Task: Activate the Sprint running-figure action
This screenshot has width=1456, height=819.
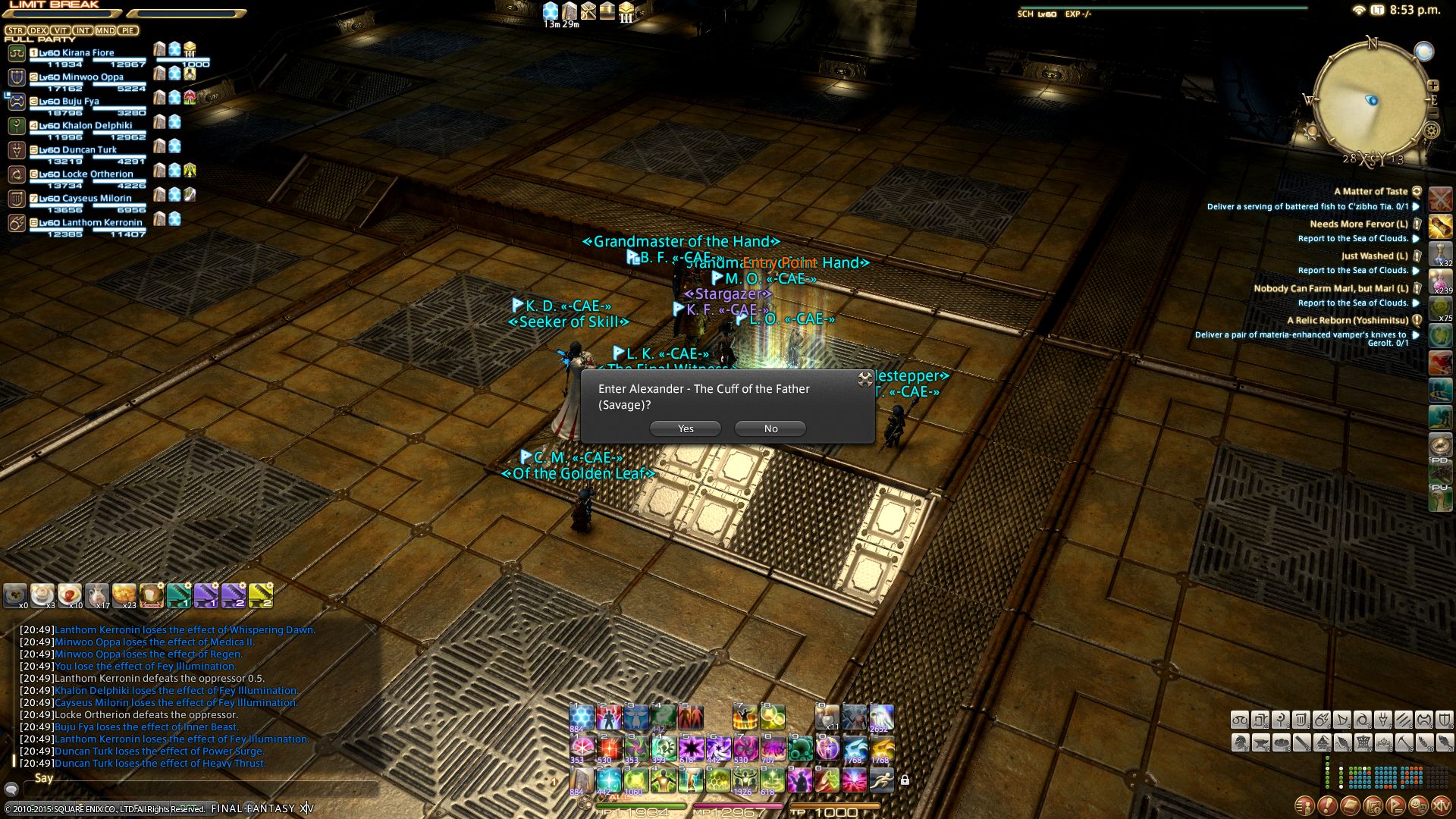Action: pyautogui.click(x=881, y=779)
